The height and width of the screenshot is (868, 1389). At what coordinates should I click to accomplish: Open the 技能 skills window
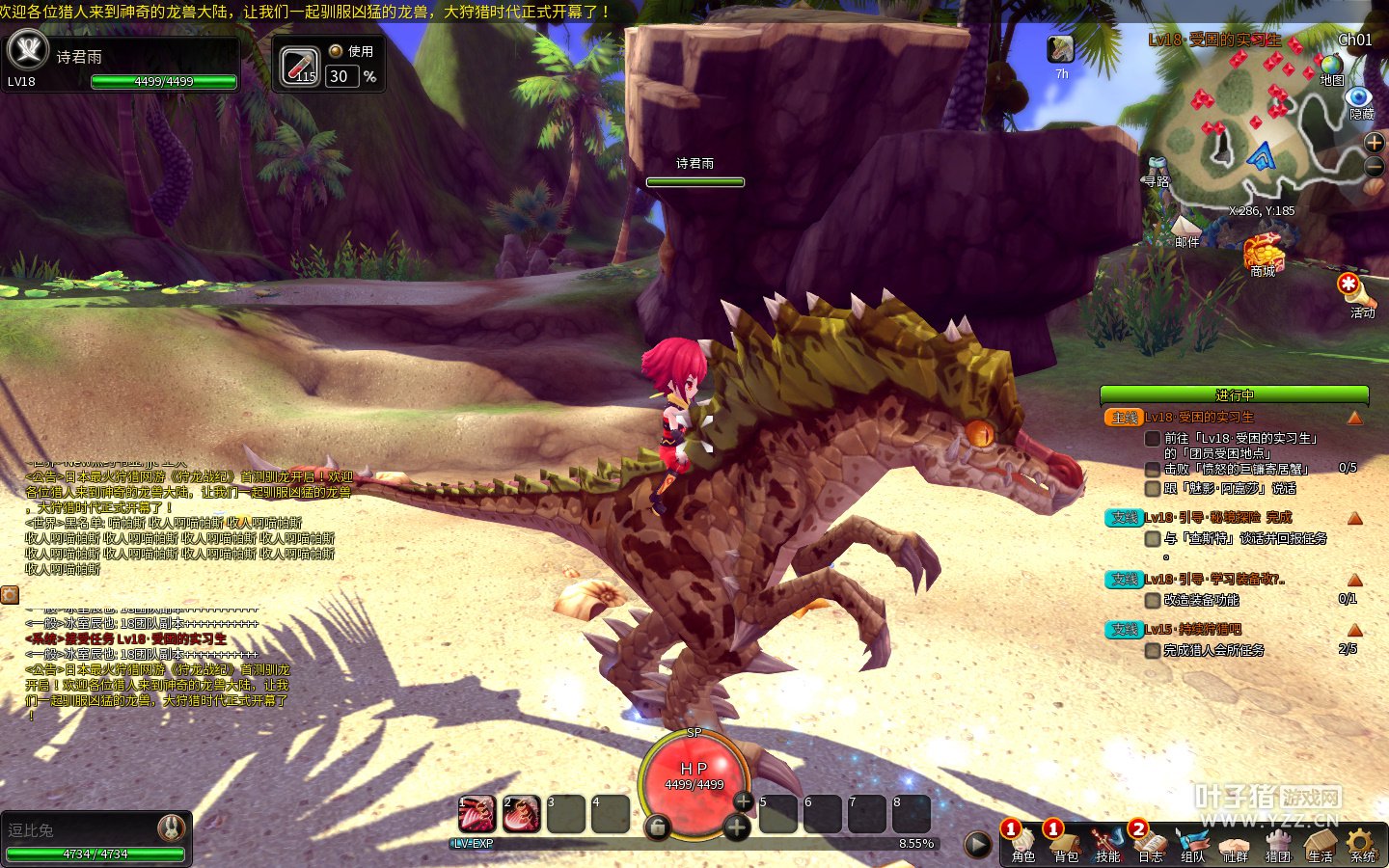tap(1107, 844)
